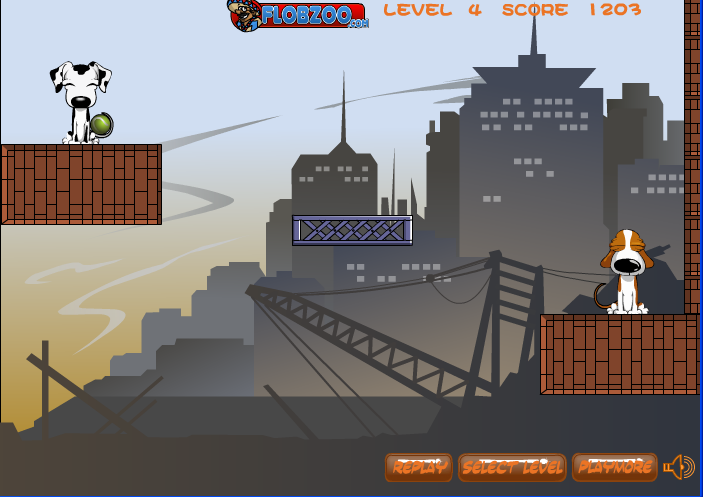Click the Replay button
703x497 pixels.
click(418, 467)
